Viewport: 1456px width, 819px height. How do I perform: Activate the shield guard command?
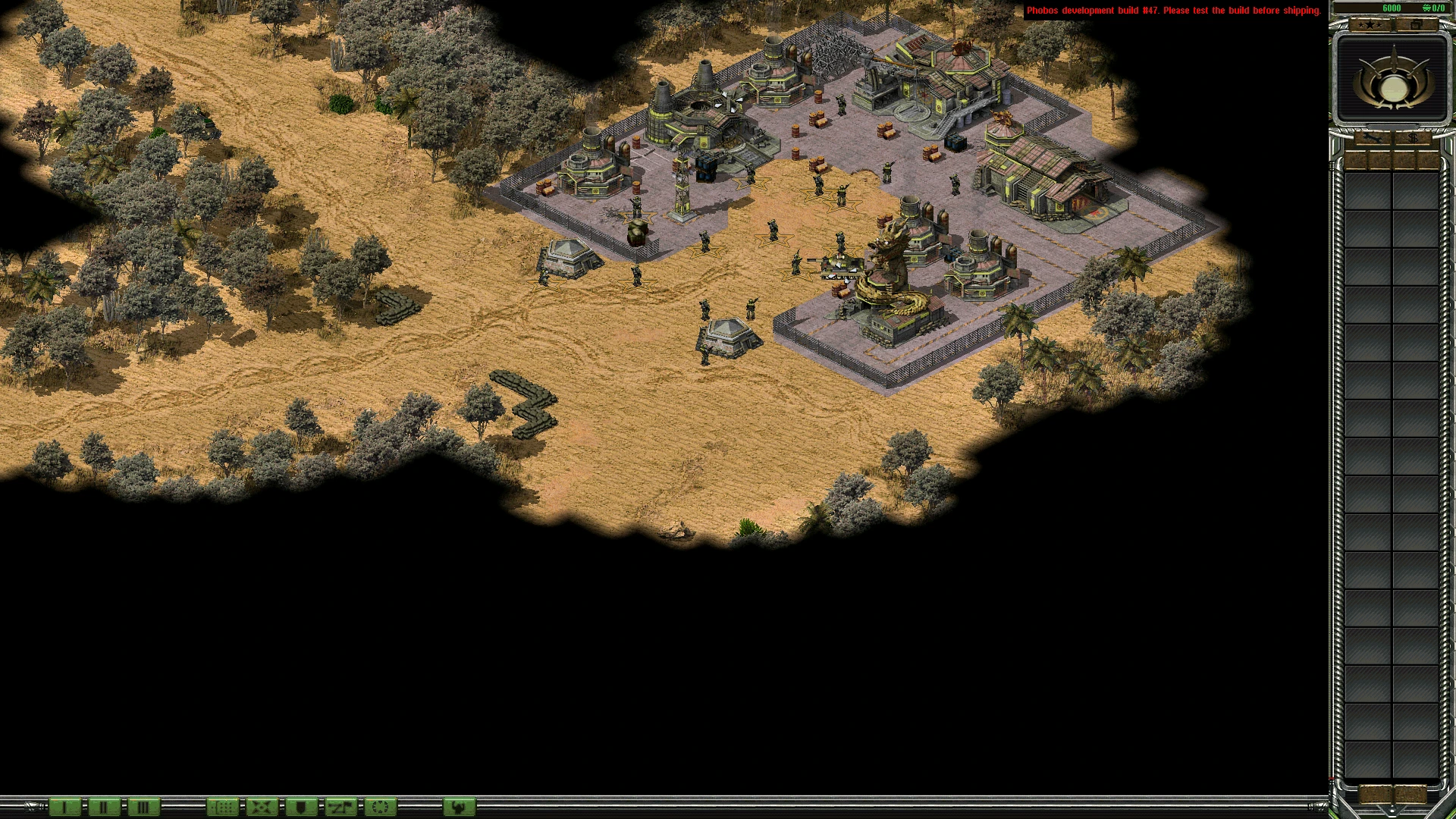click(301, 807)
